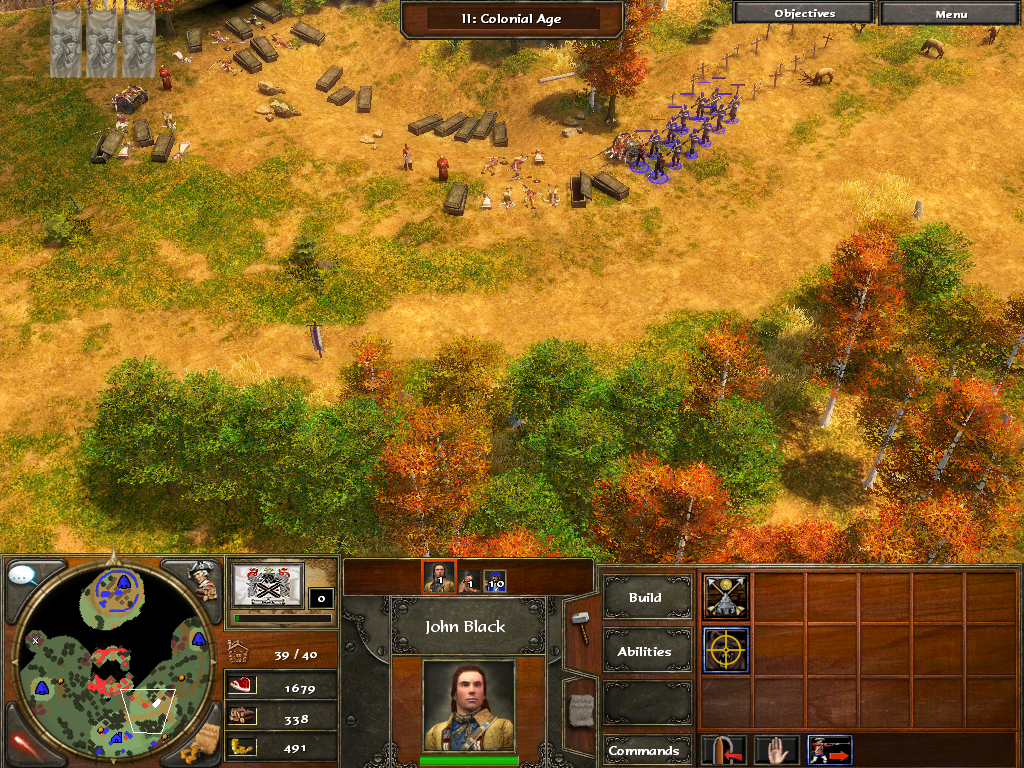Click the hammer tab beside unit panel
This screenshot has width=1024, height=768.
(x=579, y=628)
